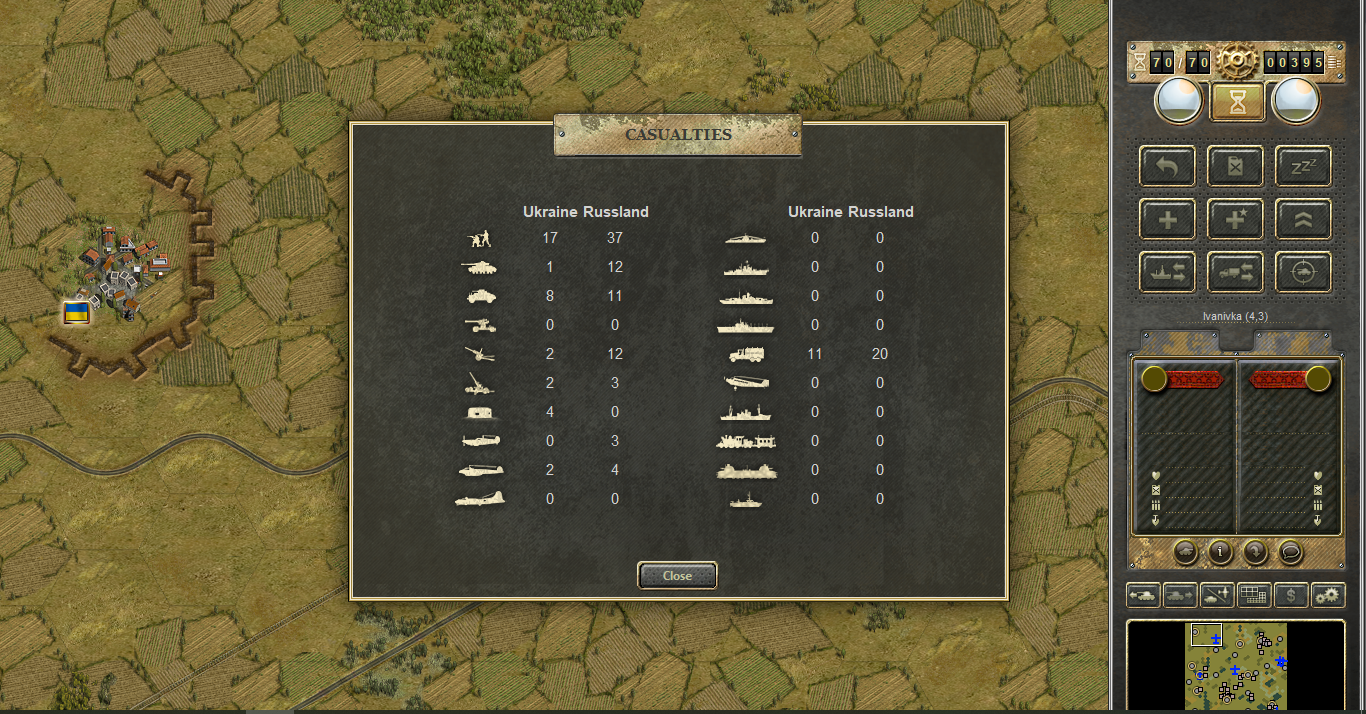Activate the tank crosshair button
The height and width of the screenshot is (714, 1366).
(1303, 272)
